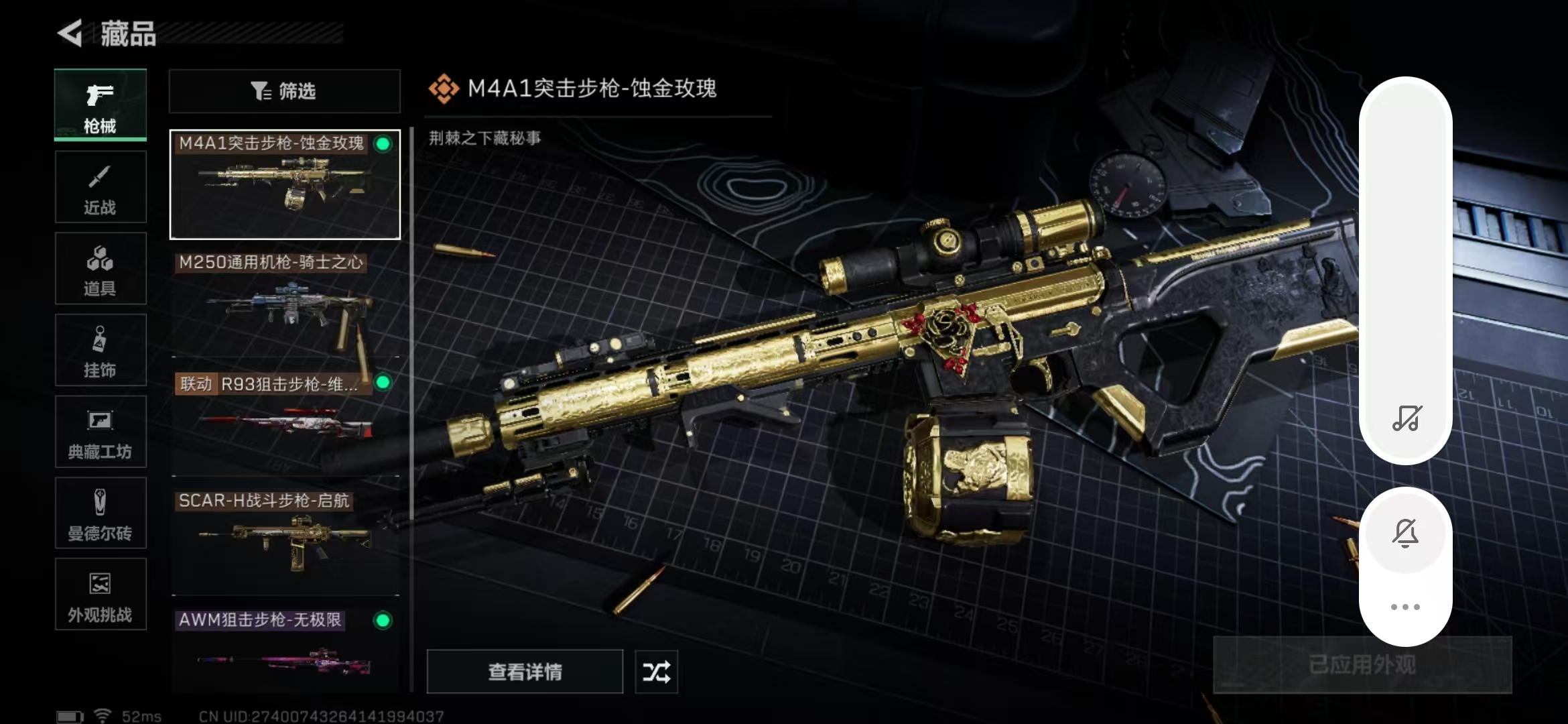
Task: Select the M4A1 蚀金玫瑰 skin thumbnail
Action: (285, 184)
